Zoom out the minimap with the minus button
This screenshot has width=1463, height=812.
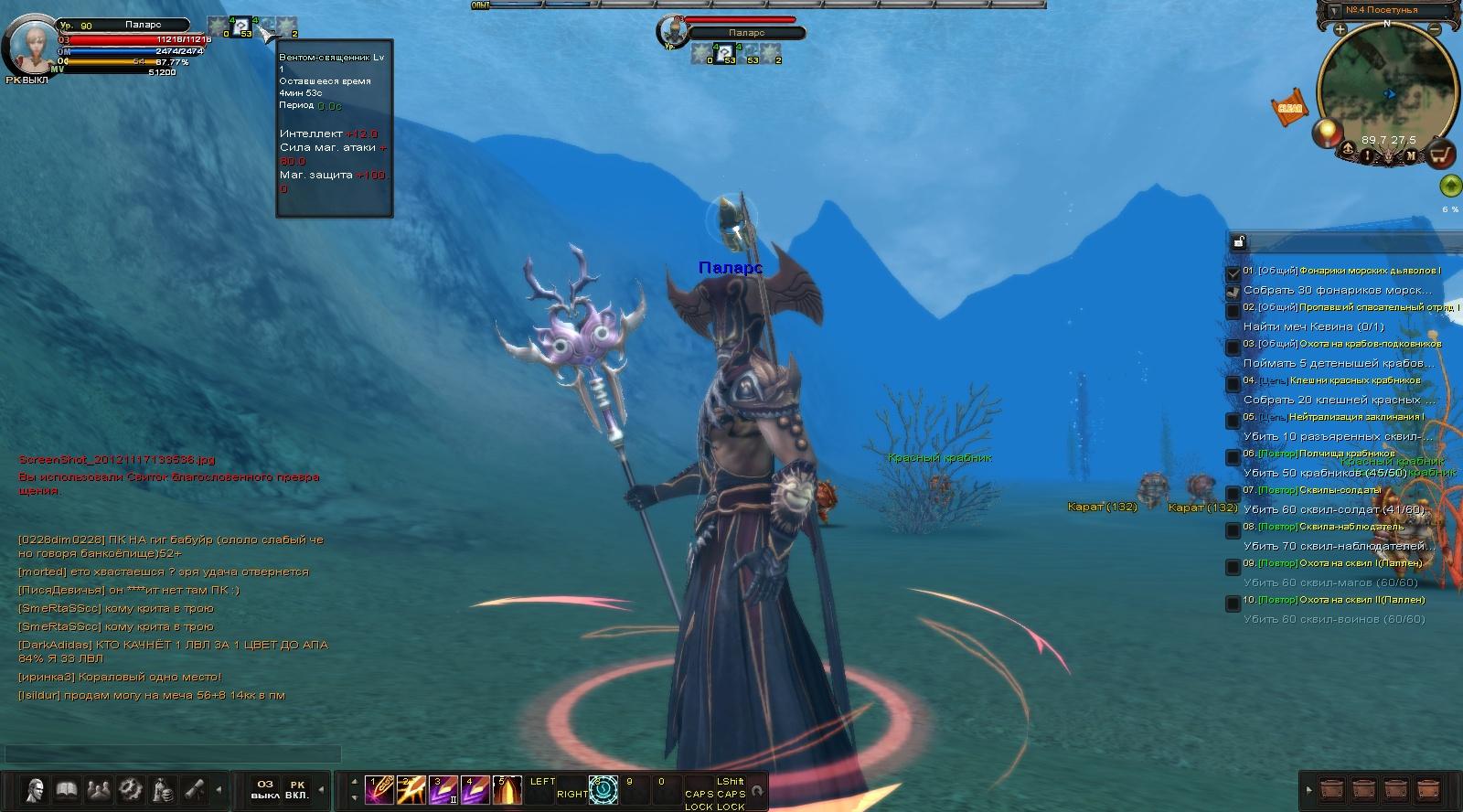[1436, 29]
